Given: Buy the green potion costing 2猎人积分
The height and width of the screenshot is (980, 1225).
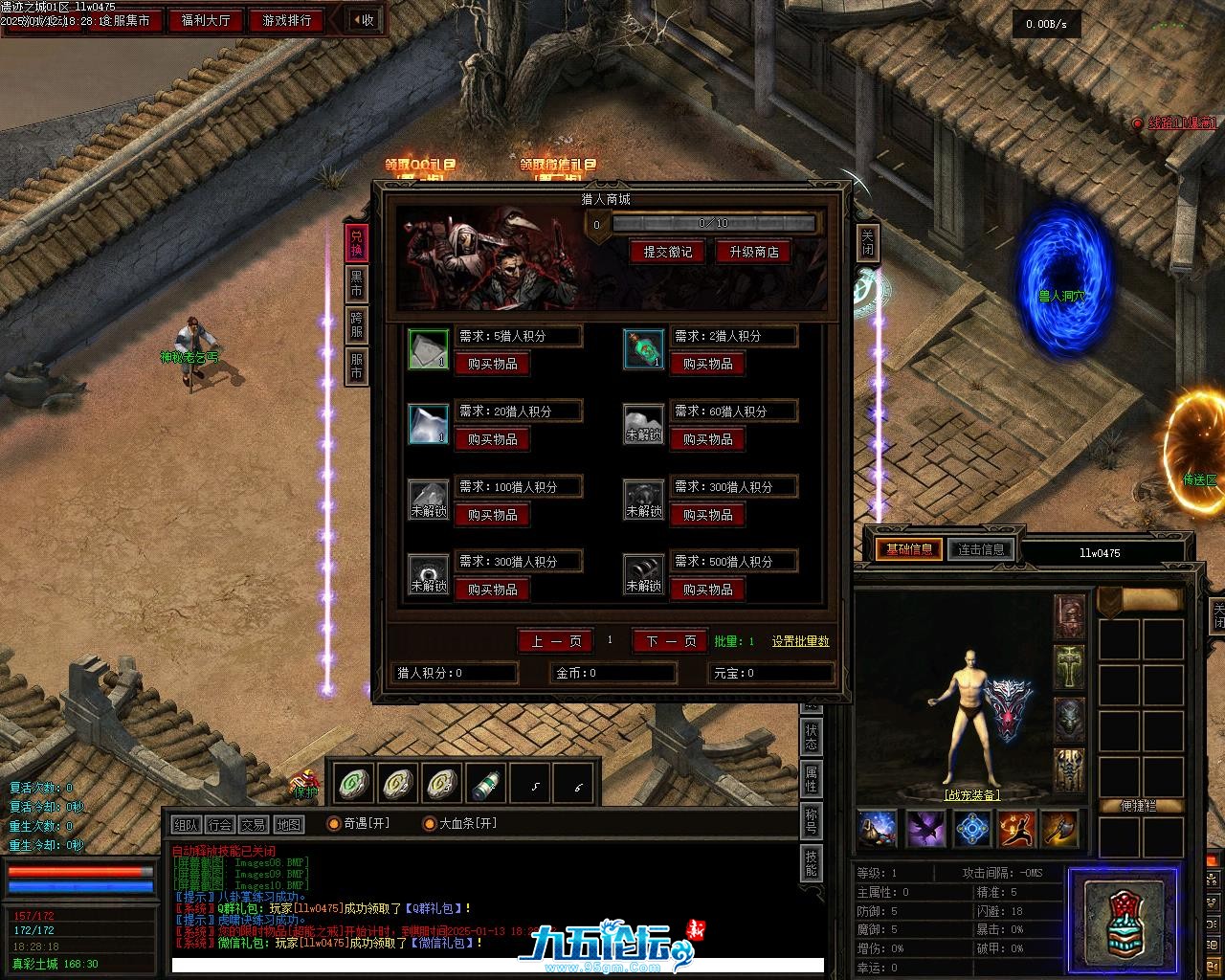Looking at the screenshot, I should click(x=707, y=364).
